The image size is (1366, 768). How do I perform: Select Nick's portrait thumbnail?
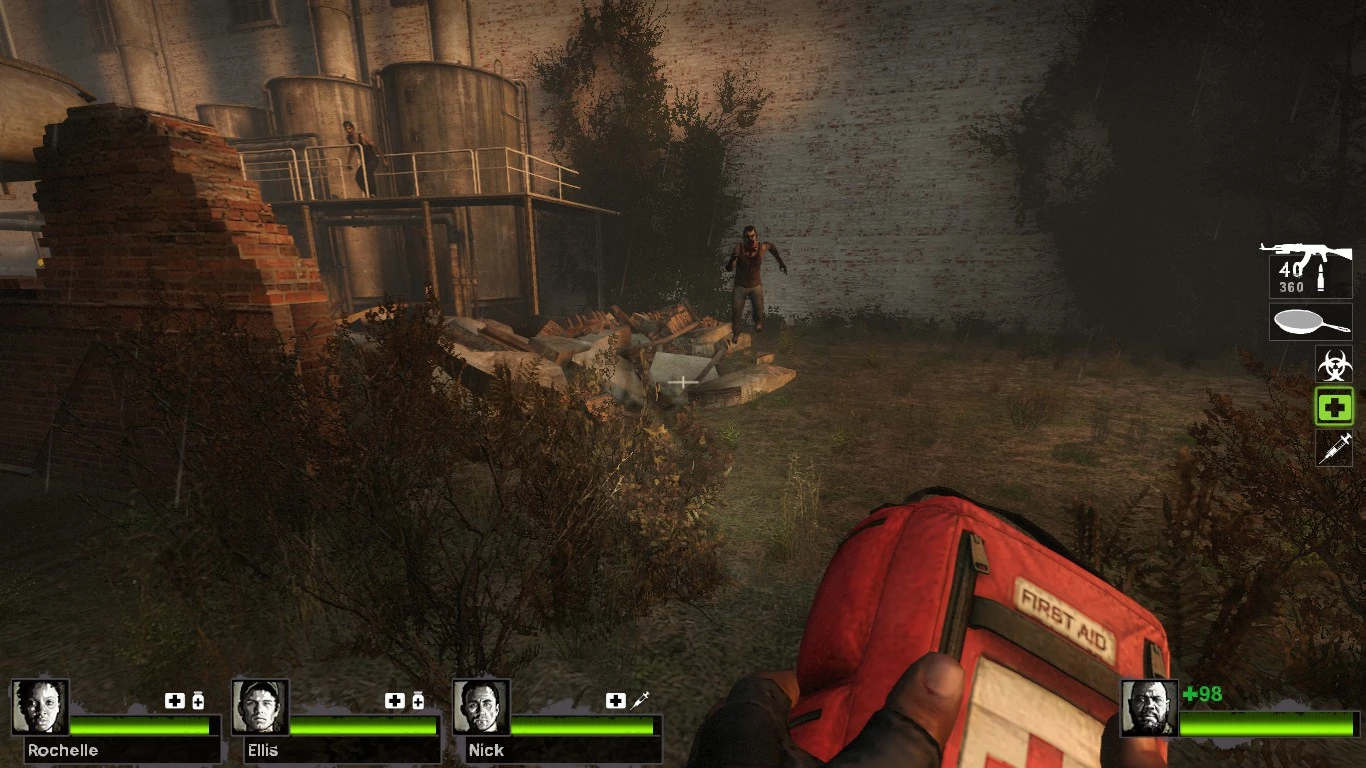(483, 706)
